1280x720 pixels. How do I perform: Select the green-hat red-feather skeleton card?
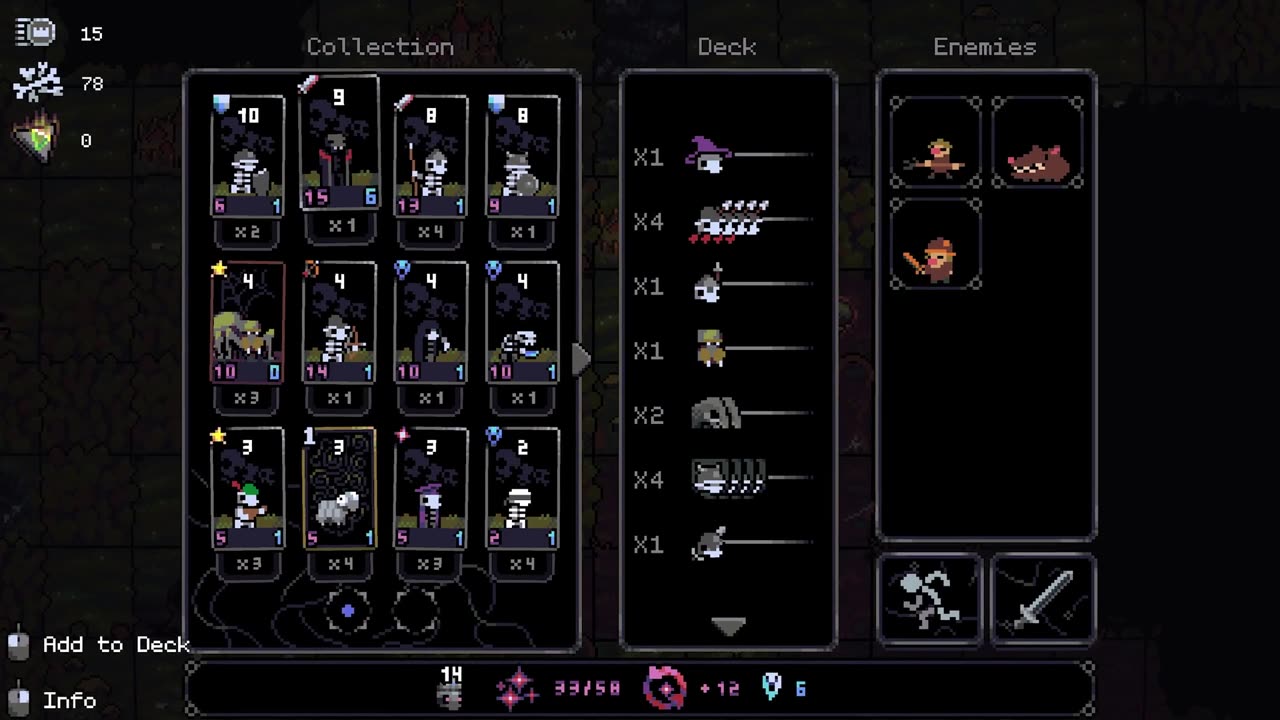(x=248, y=490)
